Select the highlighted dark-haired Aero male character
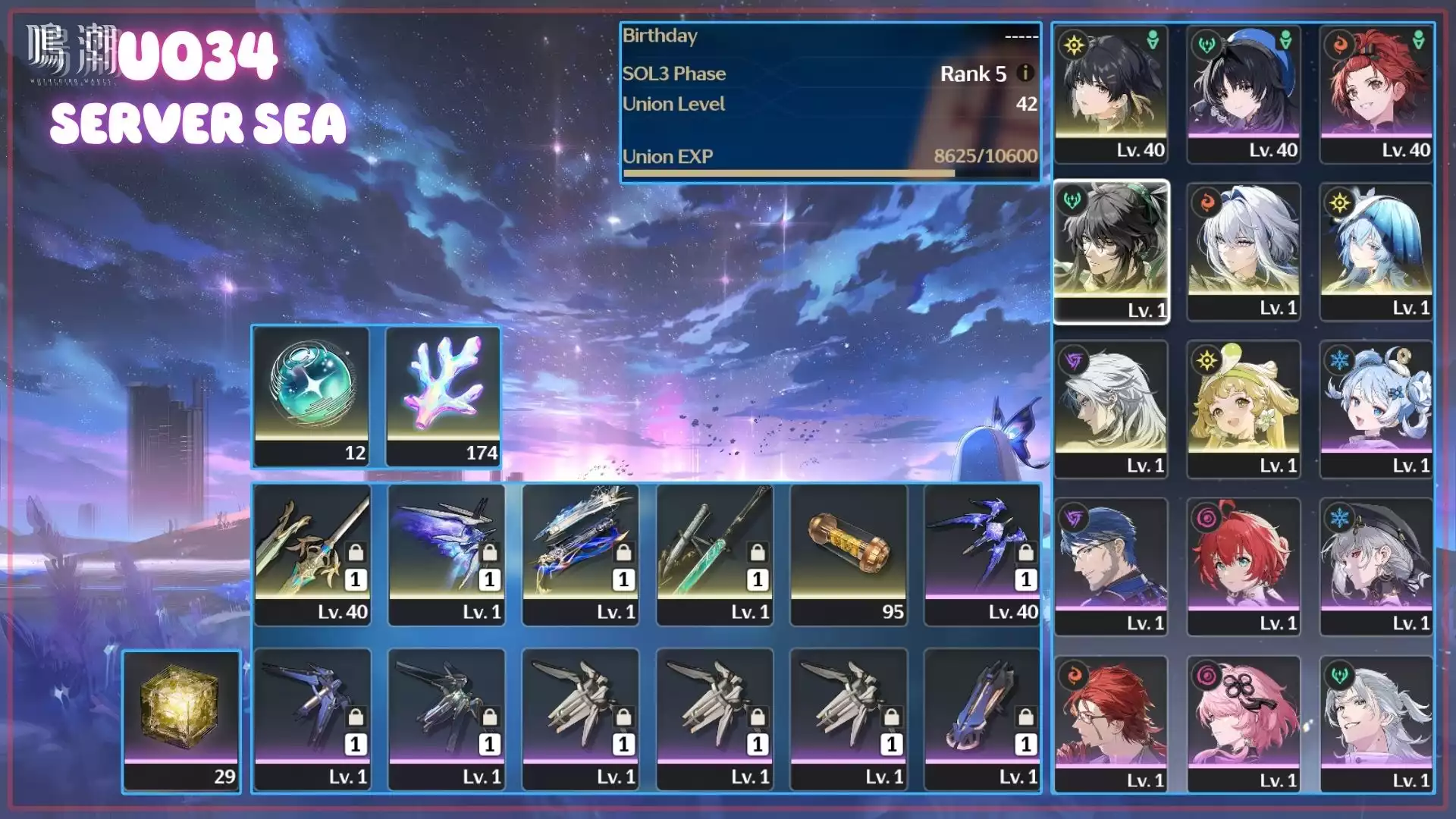This screenshot has width=1456, height=819. 1110,250
